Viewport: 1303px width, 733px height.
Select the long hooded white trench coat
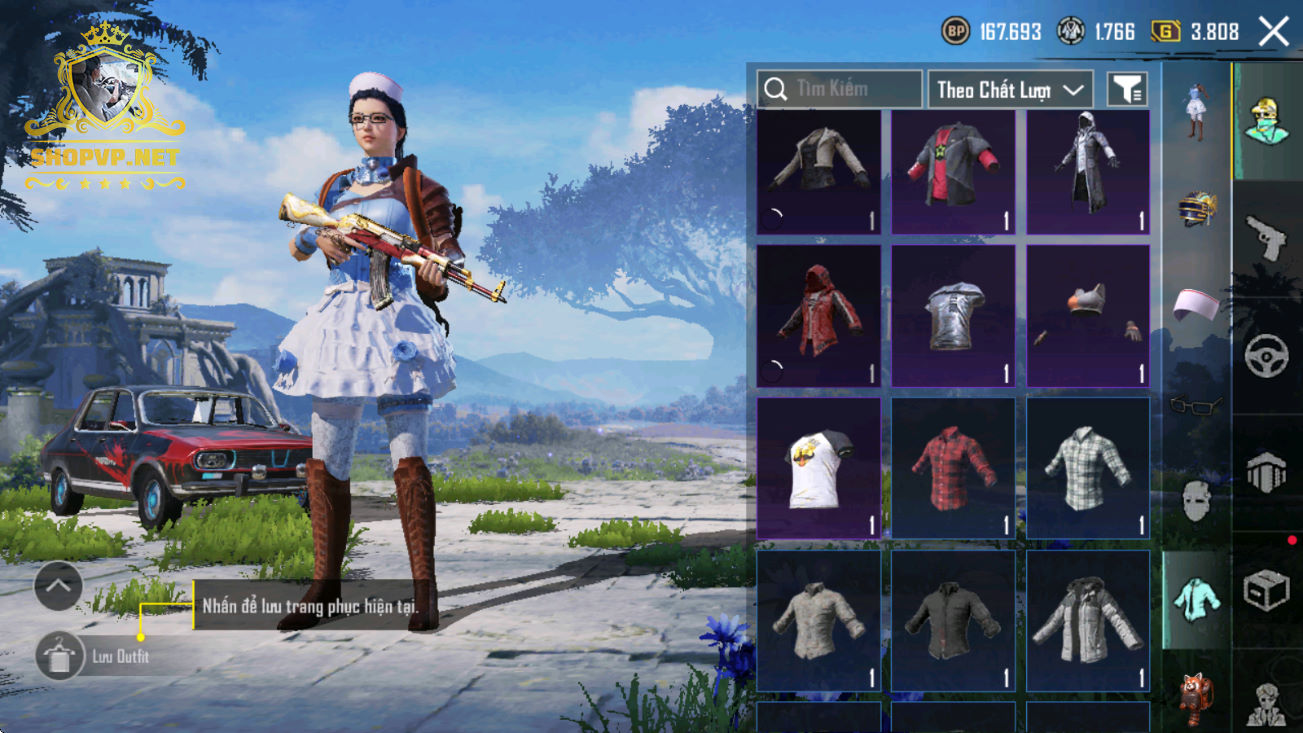coord(1088,172)
